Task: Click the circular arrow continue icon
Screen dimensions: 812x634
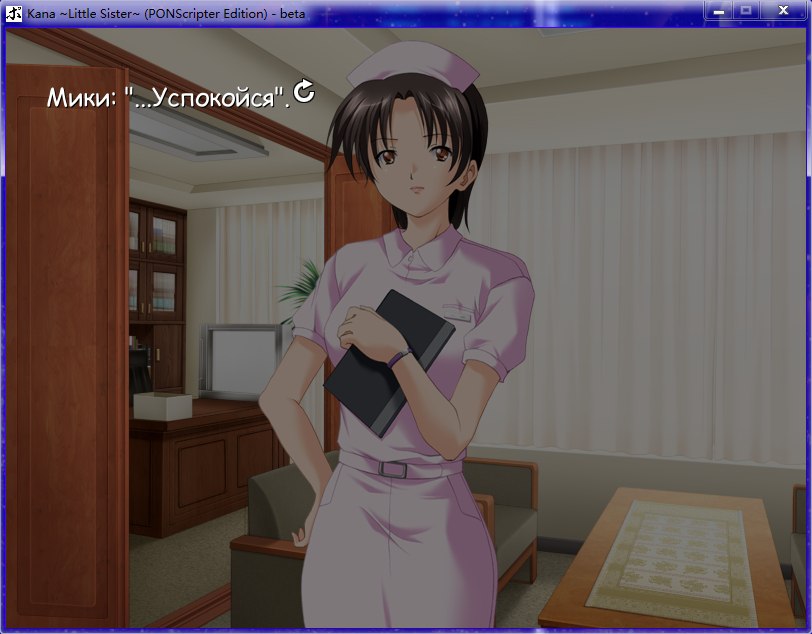Action: [x=304, y=93]
